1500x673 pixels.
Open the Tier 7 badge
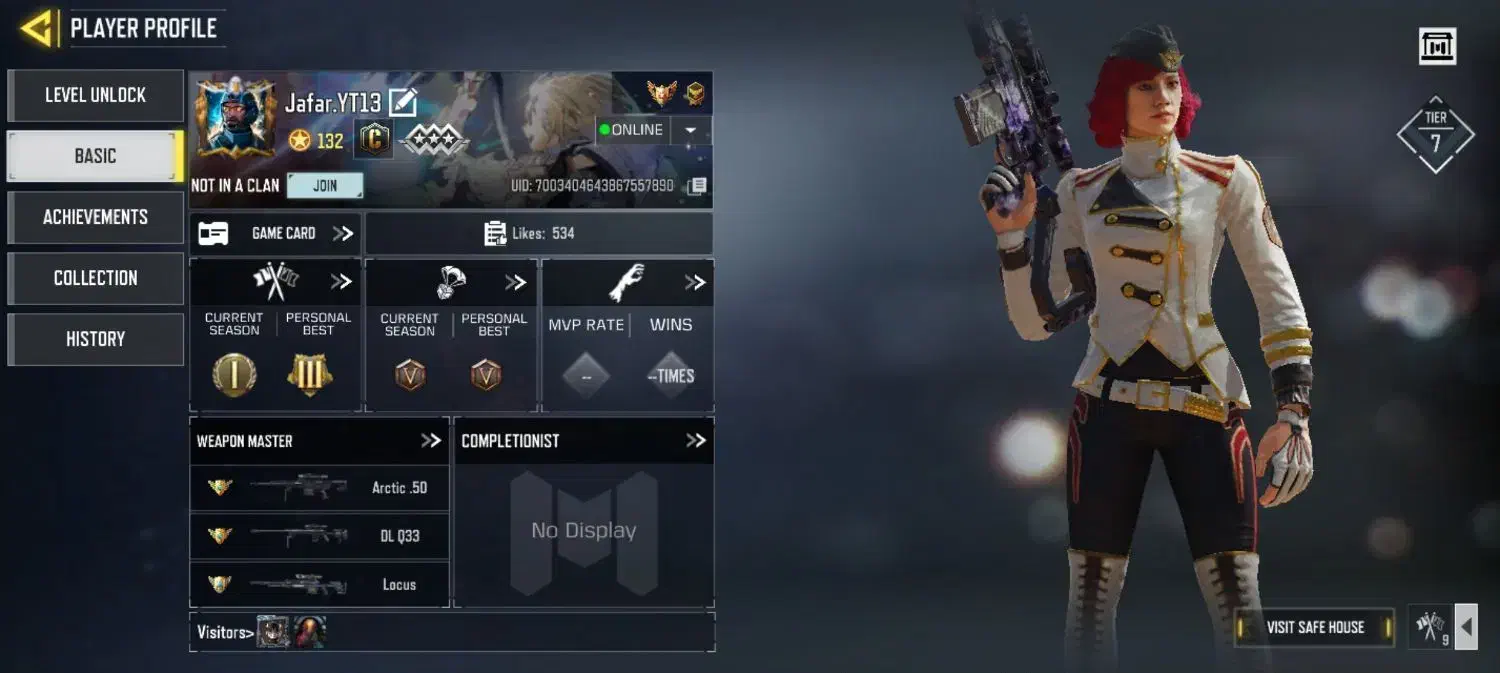pos(1435,135)
